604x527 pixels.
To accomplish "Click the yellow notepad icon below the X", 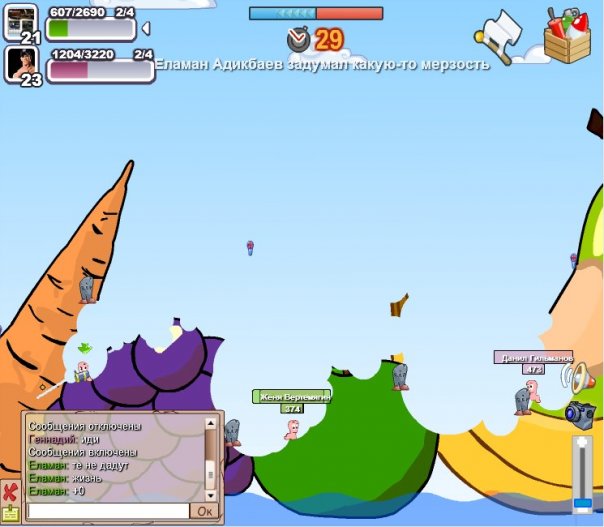I will coord(10,514).
